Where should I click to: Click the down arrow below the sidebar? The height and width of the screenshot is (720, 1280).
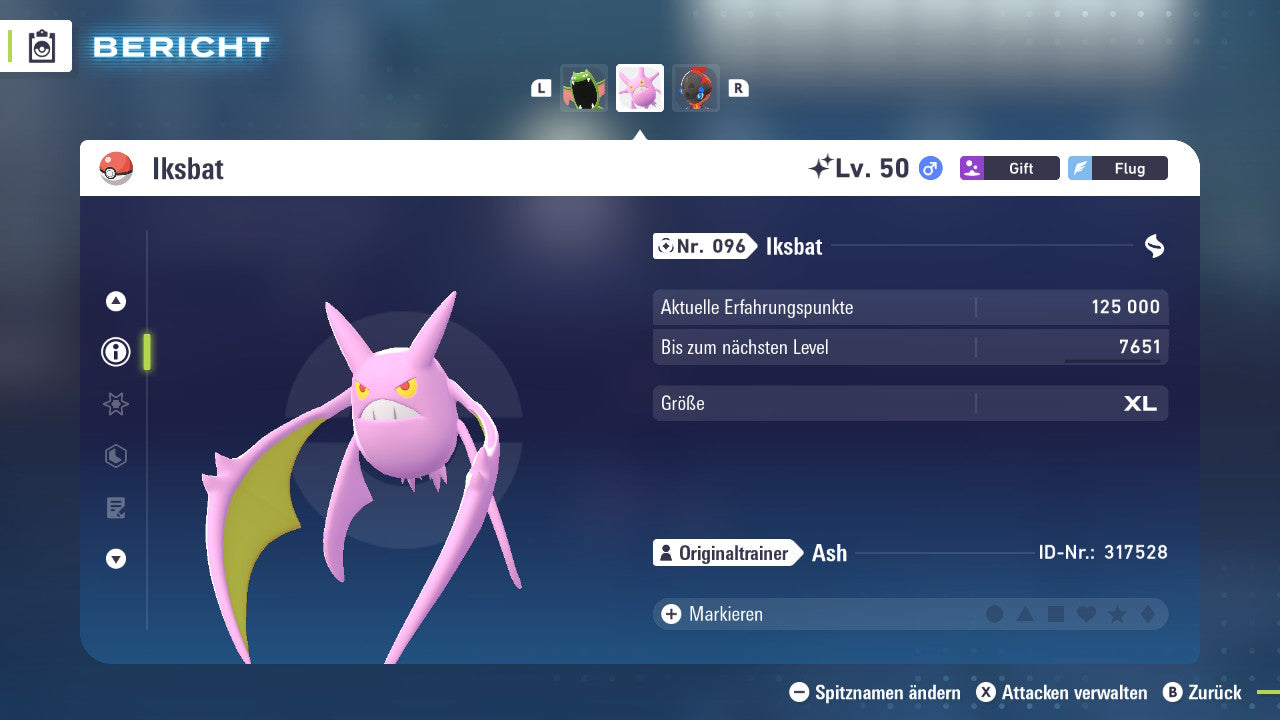pos(116,560)
